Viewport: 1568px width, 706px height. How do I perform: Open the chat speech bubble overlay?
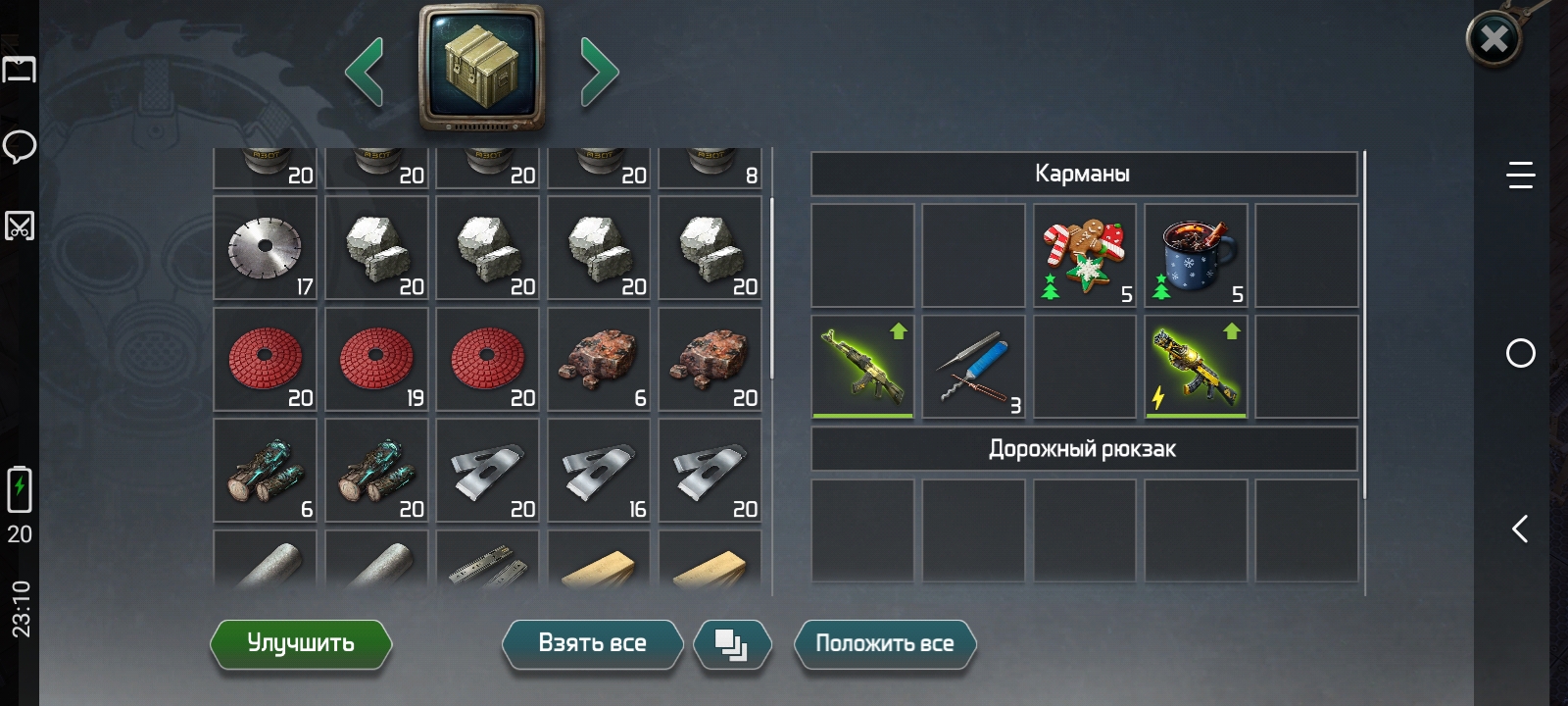[x=20, y=147]
